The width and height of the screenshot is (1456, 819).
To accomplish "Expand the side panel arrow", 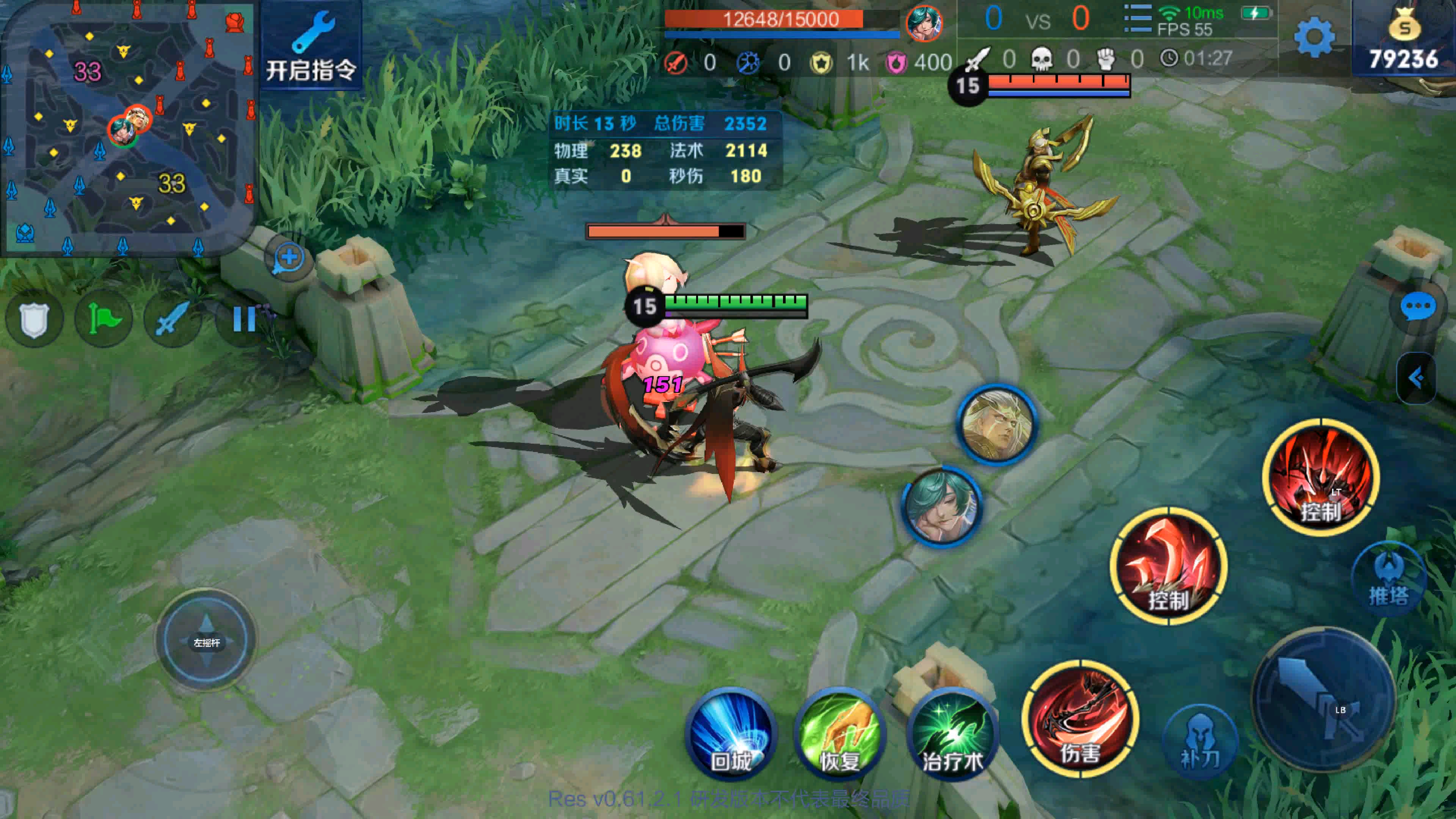I will point(1417,378).
